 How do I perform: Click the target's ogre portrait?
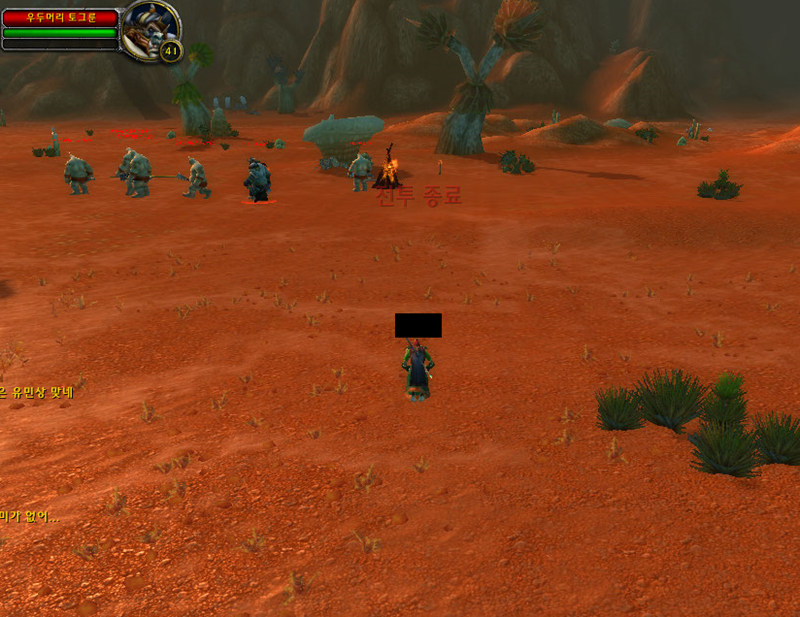(150, 28)
